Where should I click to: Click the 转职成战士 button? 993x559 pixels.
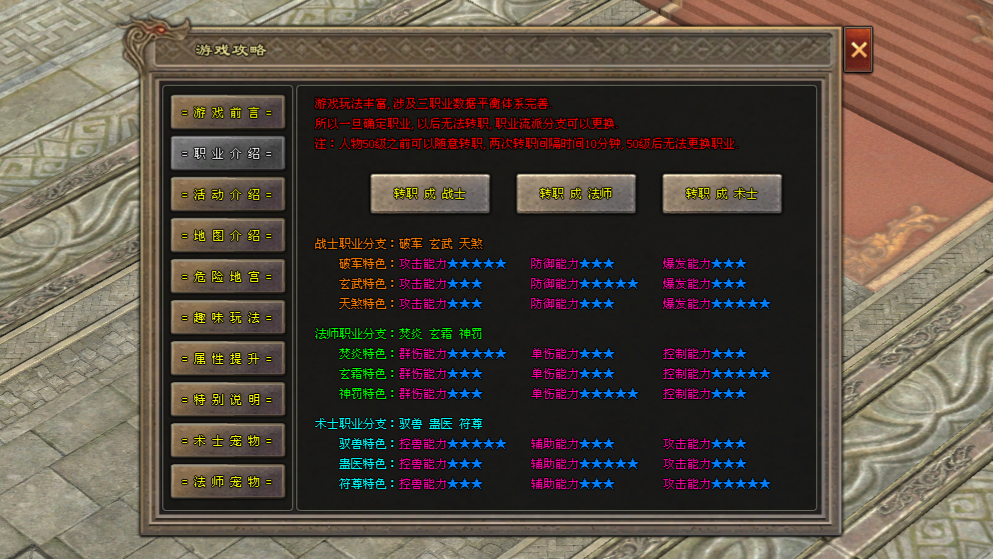tap(430, 193)
